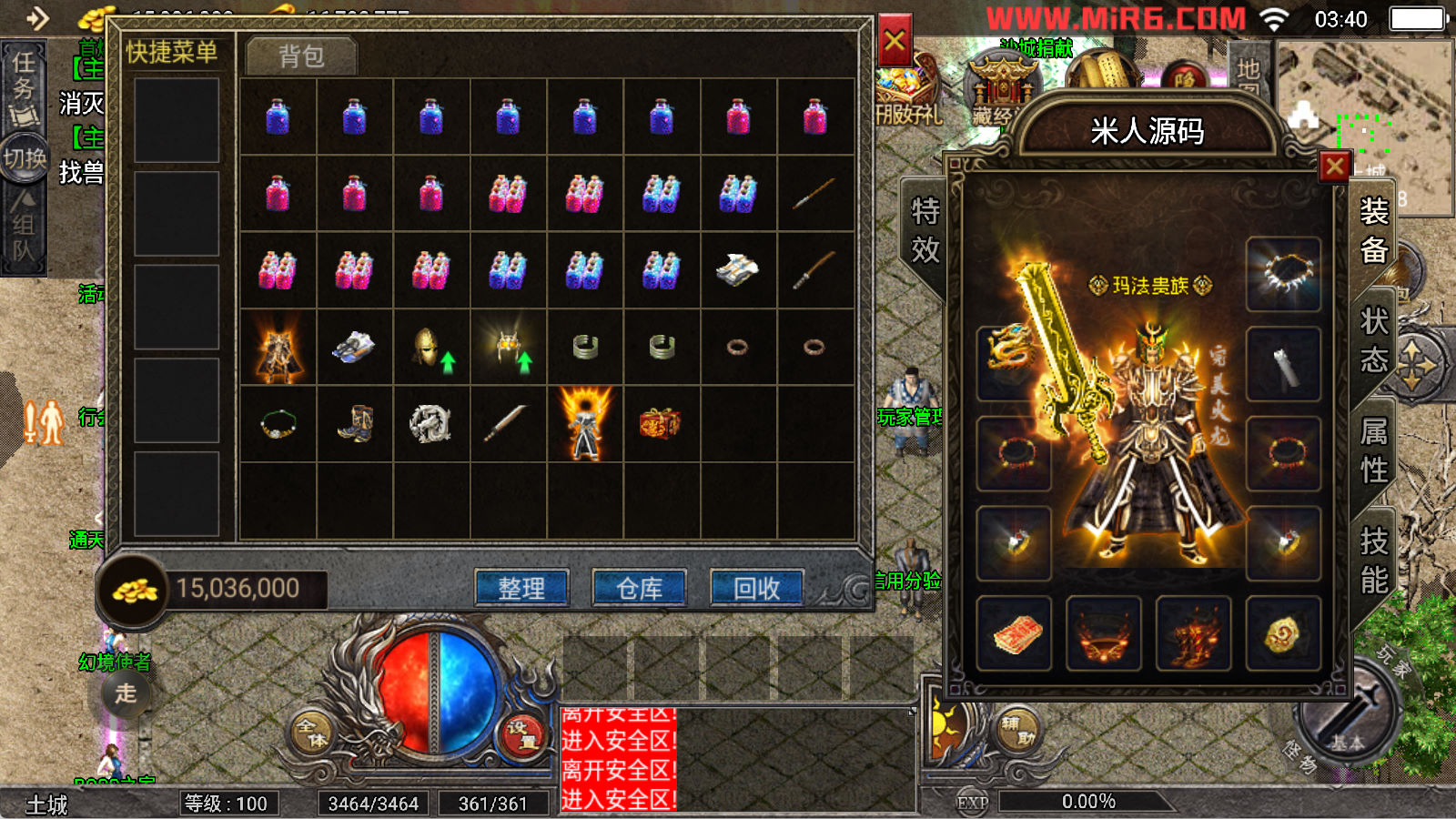
Task: Select the red gift box item
Action: tap(661, 424)
